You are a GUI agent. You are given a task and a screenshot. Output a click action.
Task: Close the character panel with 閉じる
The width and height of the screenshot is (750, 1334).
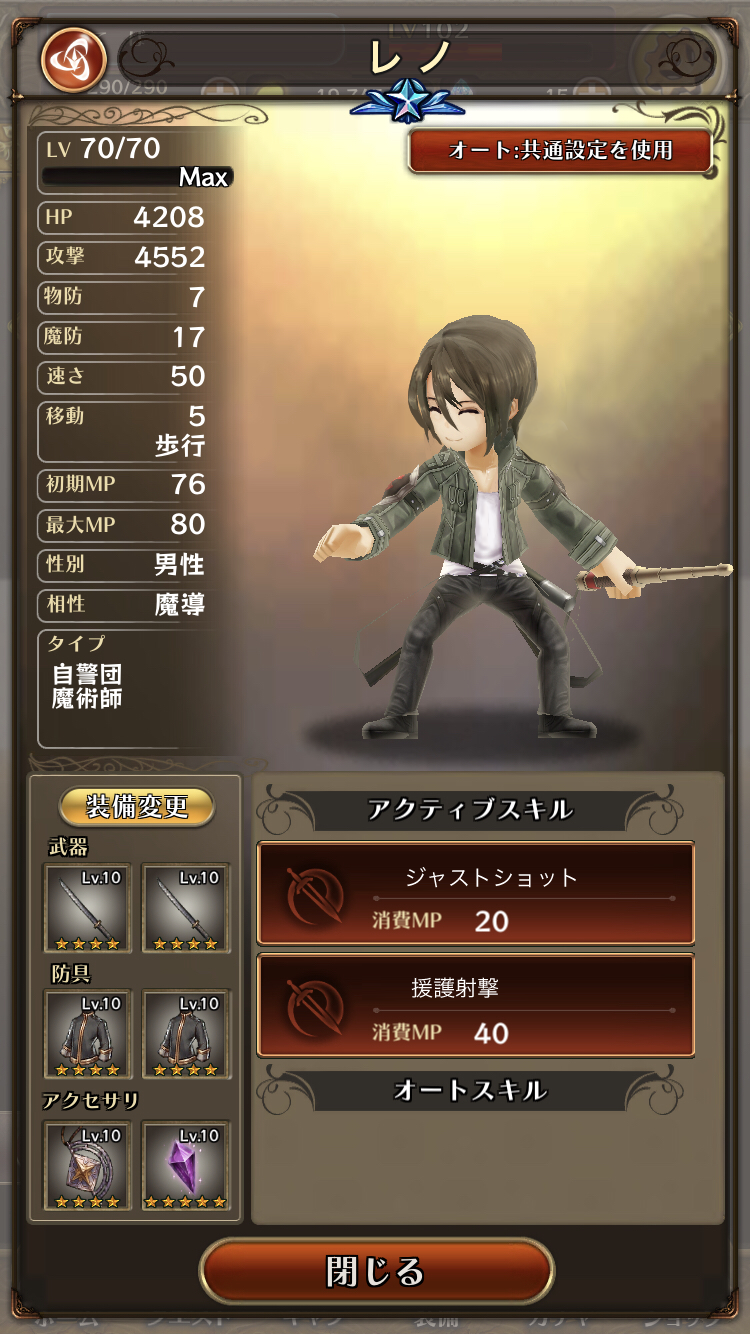[x=376, y=1271]
